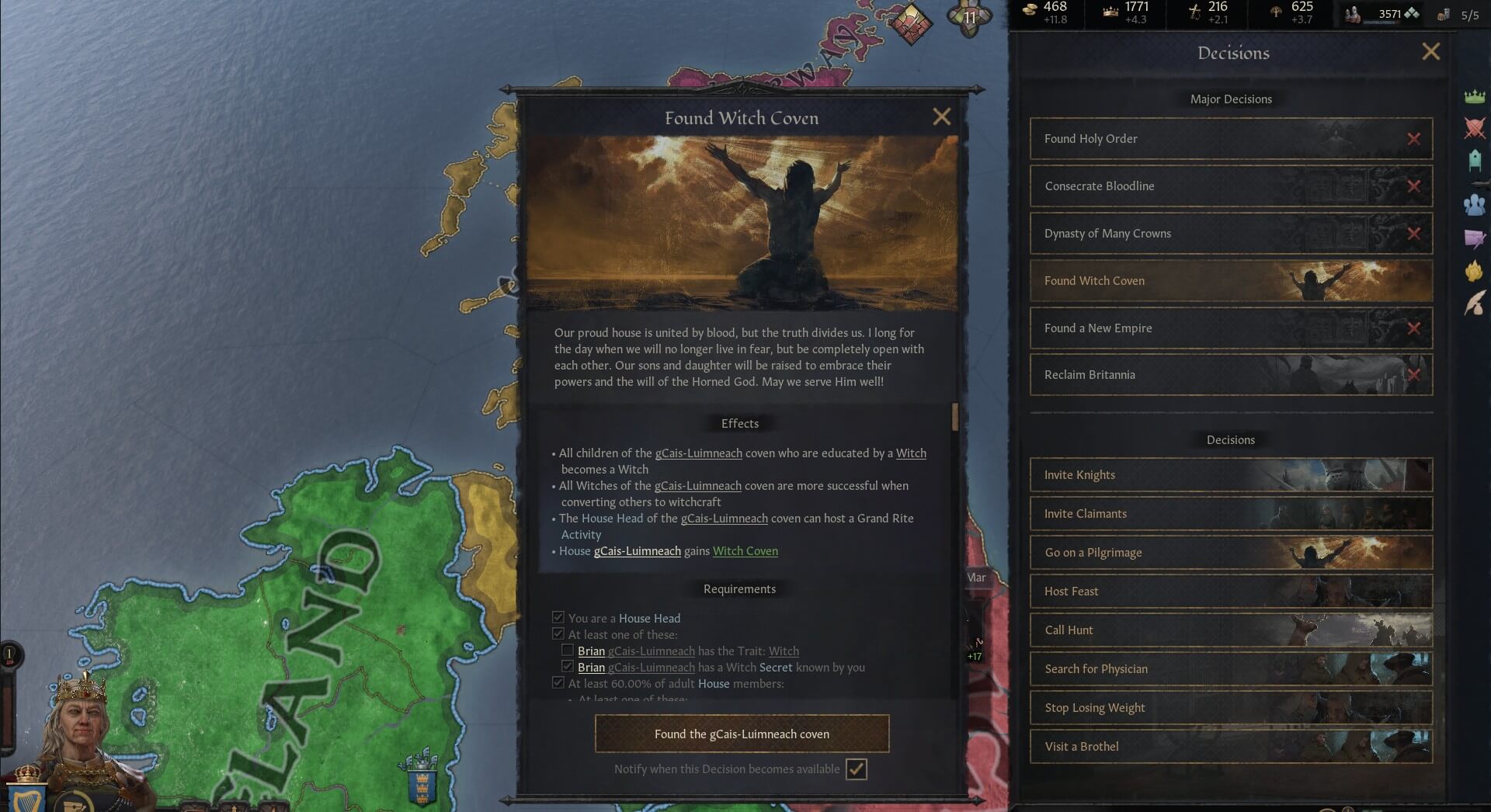Viewport: 1491px width, 812px height.
Task: Select the quill Decisions icon in sidebar
Action: click(x=1473, y=301)
